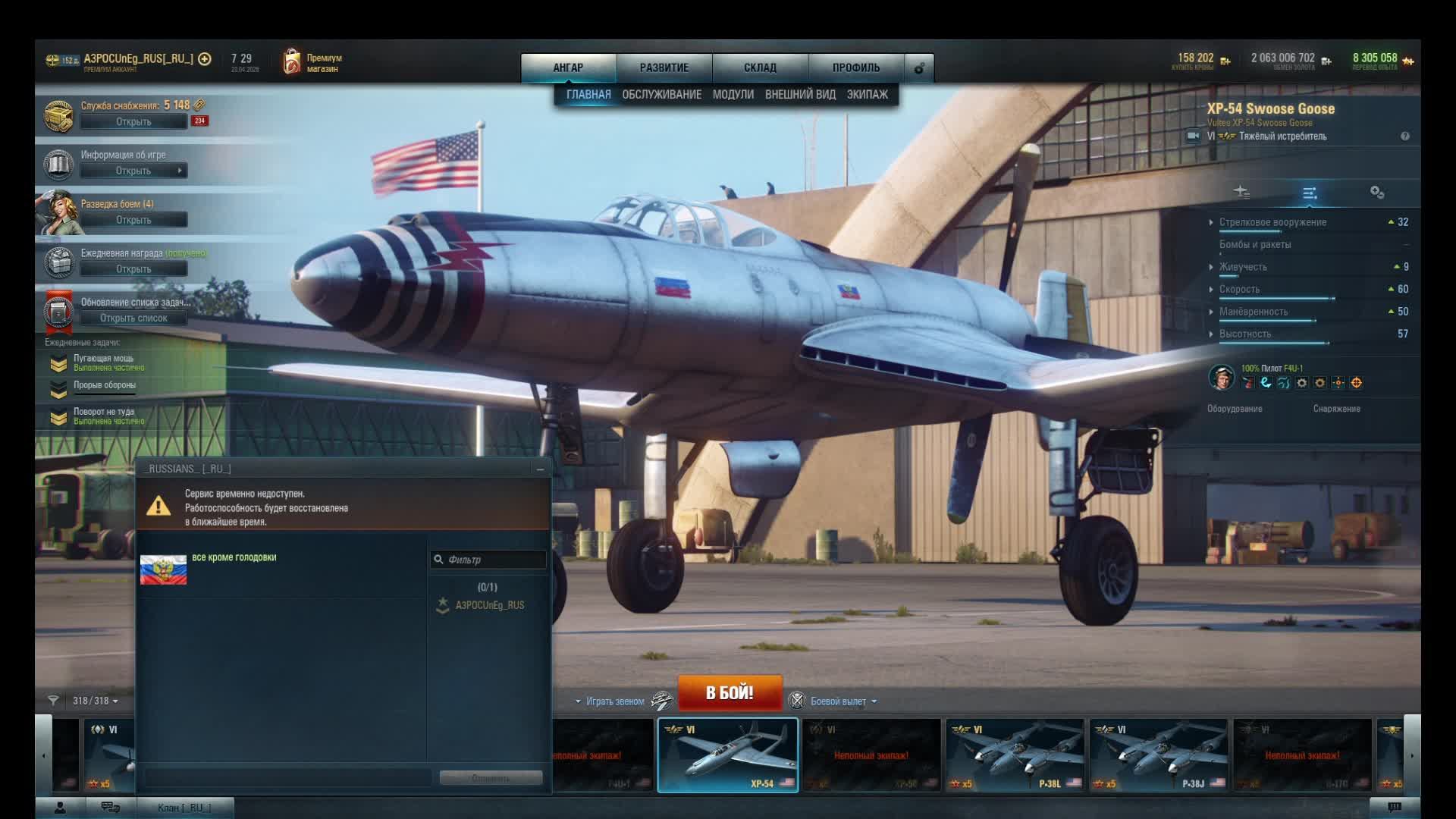This screenshot has height=819, width=1456.
Task: Click the Фильтр search field
Action: tap(494, 560)
